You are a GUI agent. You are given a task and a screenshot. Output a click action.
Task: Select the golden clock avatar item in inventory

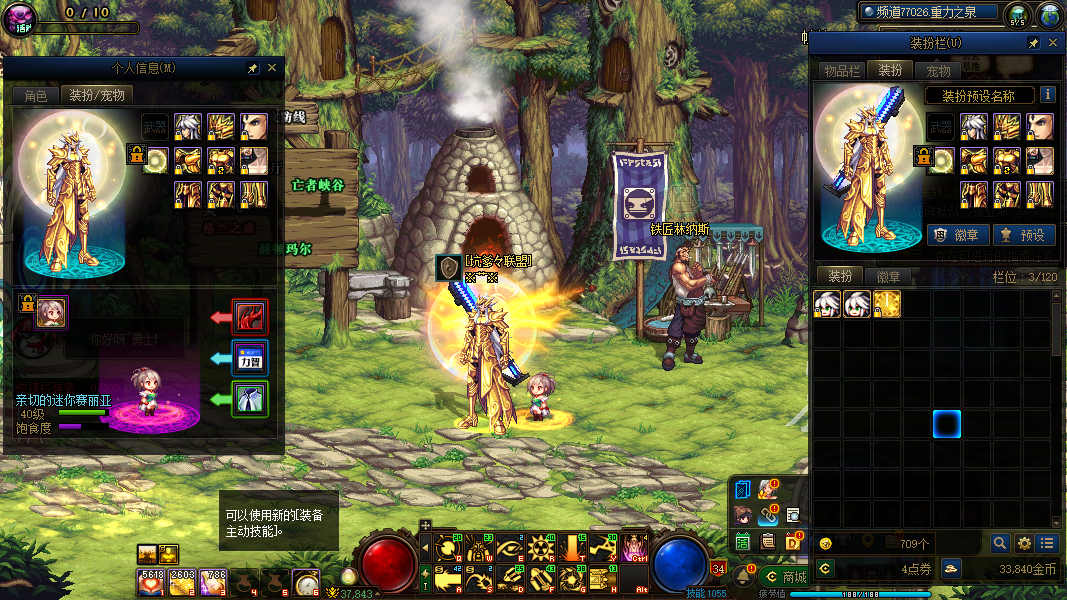[x=887, y=304]
